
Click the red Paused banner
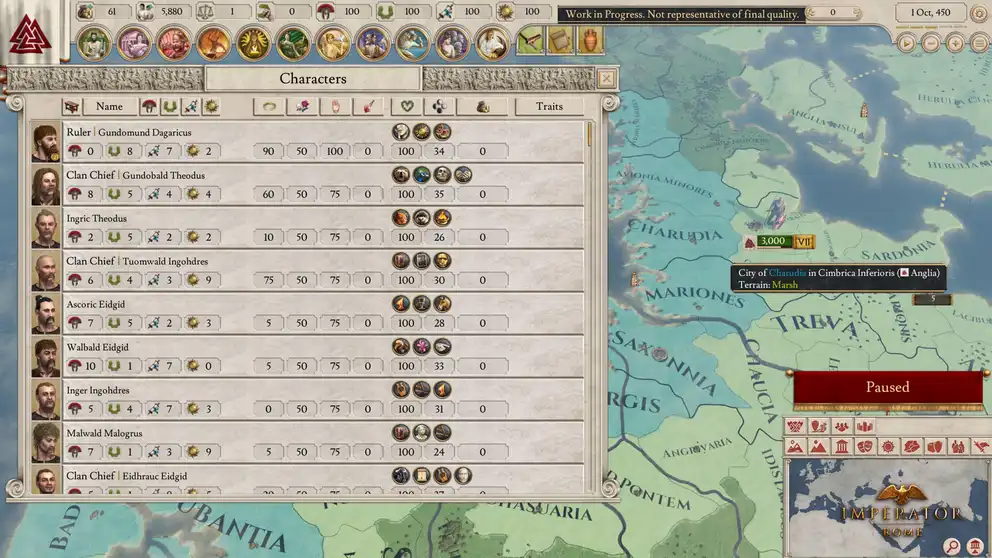pyautogui.click(x=887, y=387)
